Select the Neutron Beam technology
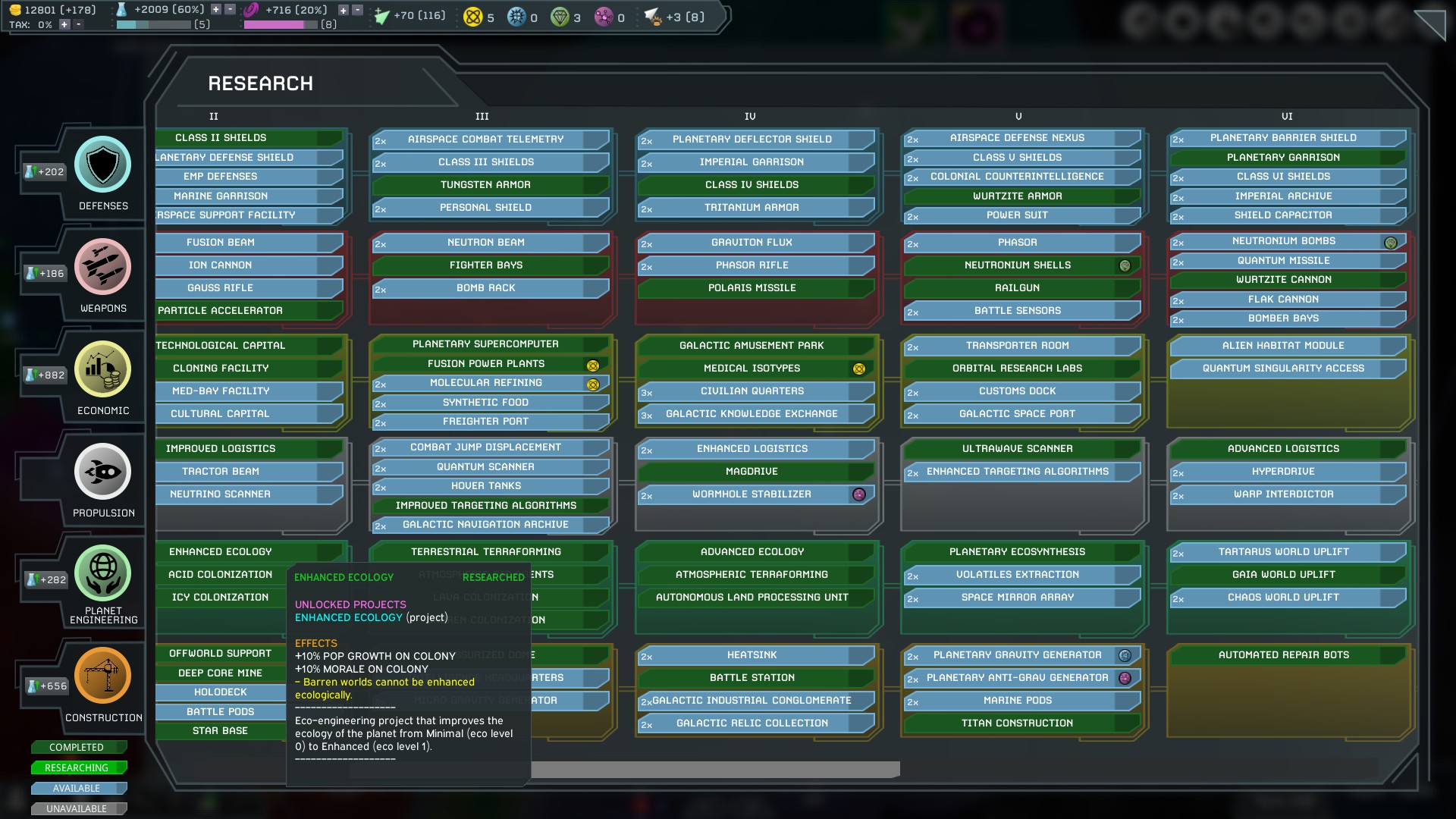Screen dimensions: 1456x819 tap(486, 243)
